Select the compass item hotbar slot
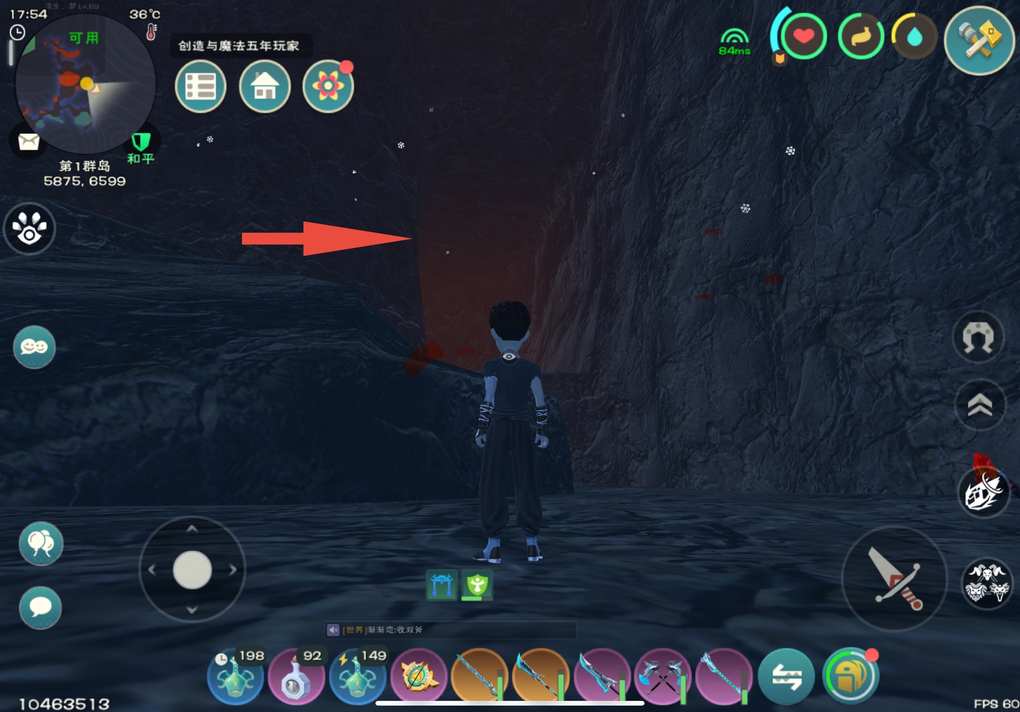The image size is (1020, 712). [418, 677]
